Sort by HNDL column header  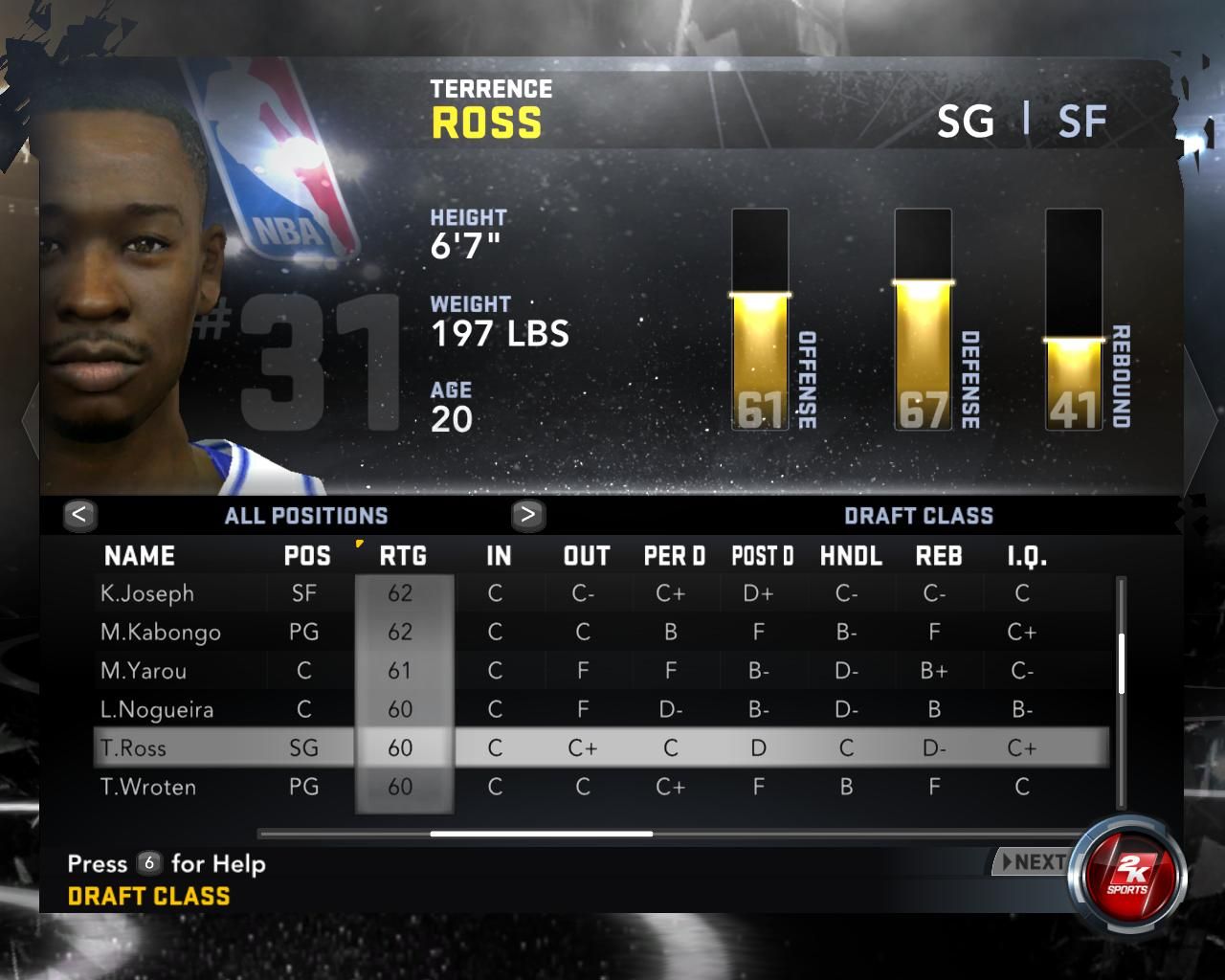coord(851,556)
